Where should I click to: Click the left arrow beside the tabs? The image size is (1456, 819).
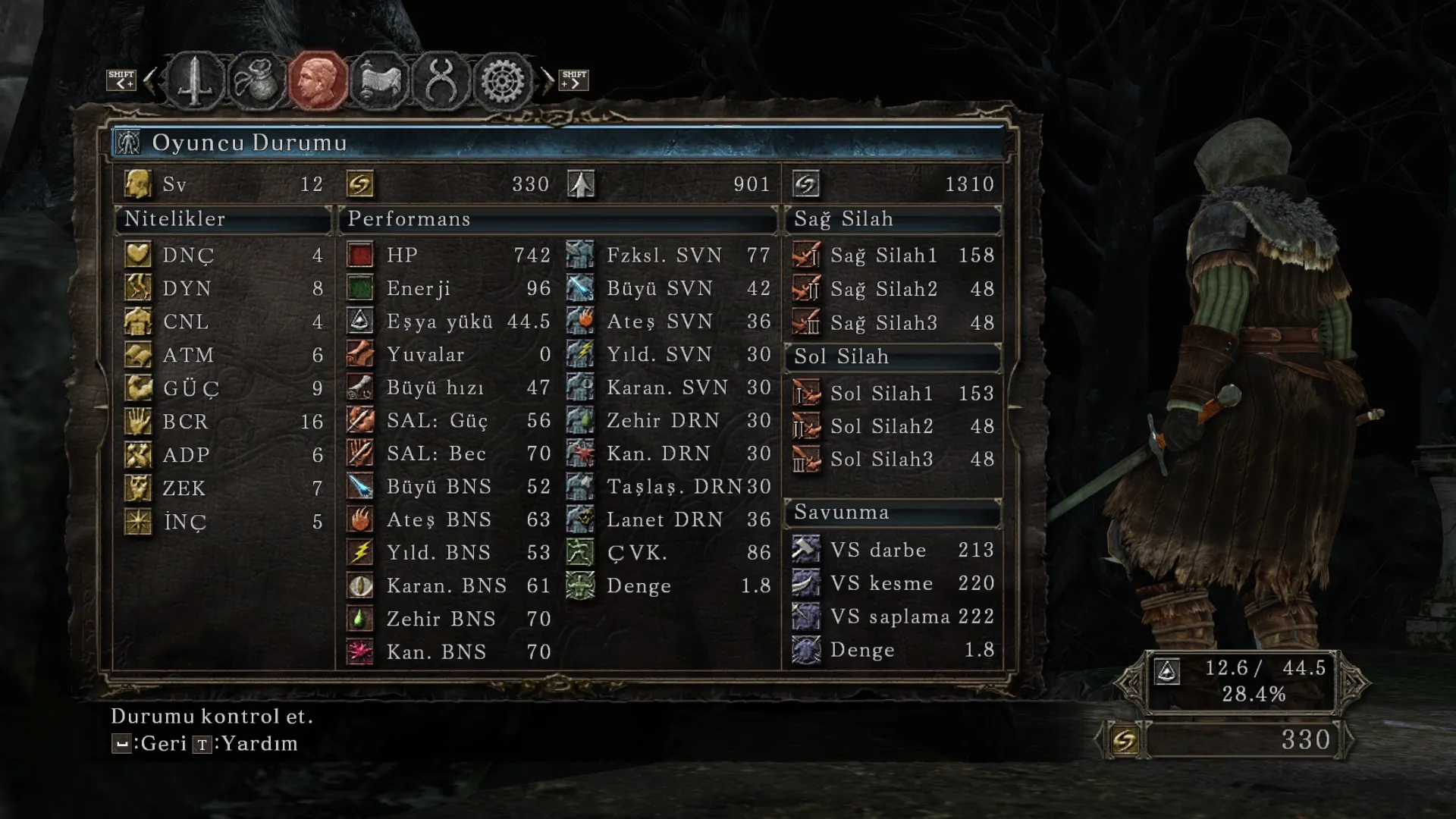click(150, 80)
